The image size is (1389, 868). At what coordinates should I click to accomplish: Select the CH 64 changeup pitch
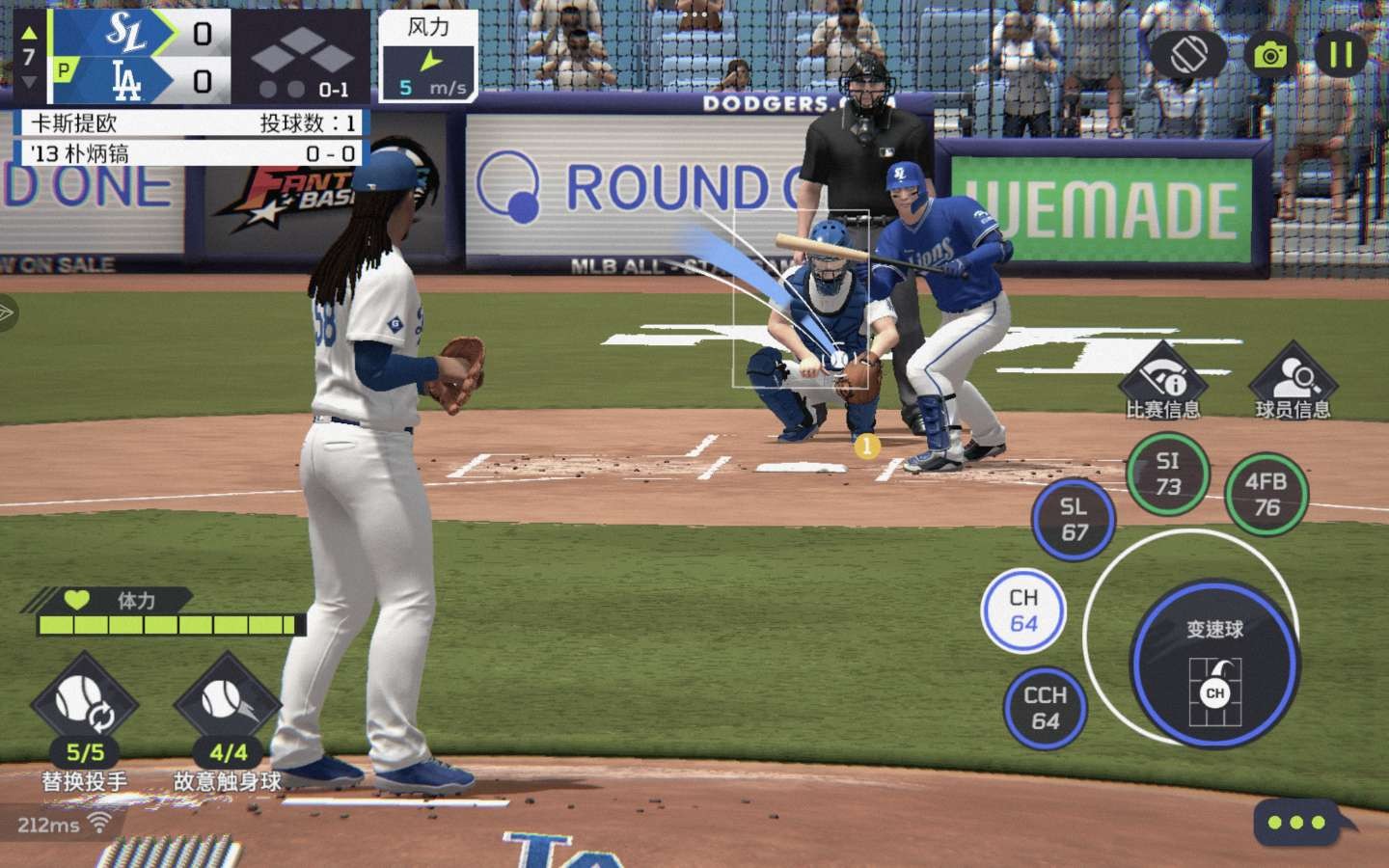[1023, 610]
